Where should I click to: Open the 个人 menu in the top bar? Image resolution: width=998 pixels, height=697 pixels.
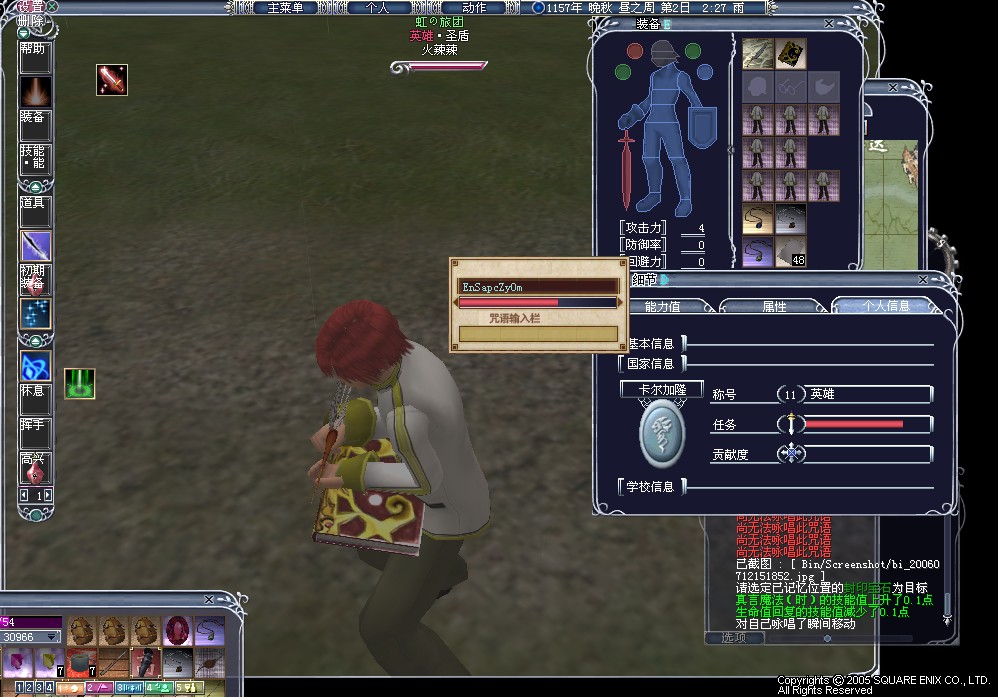377,8
